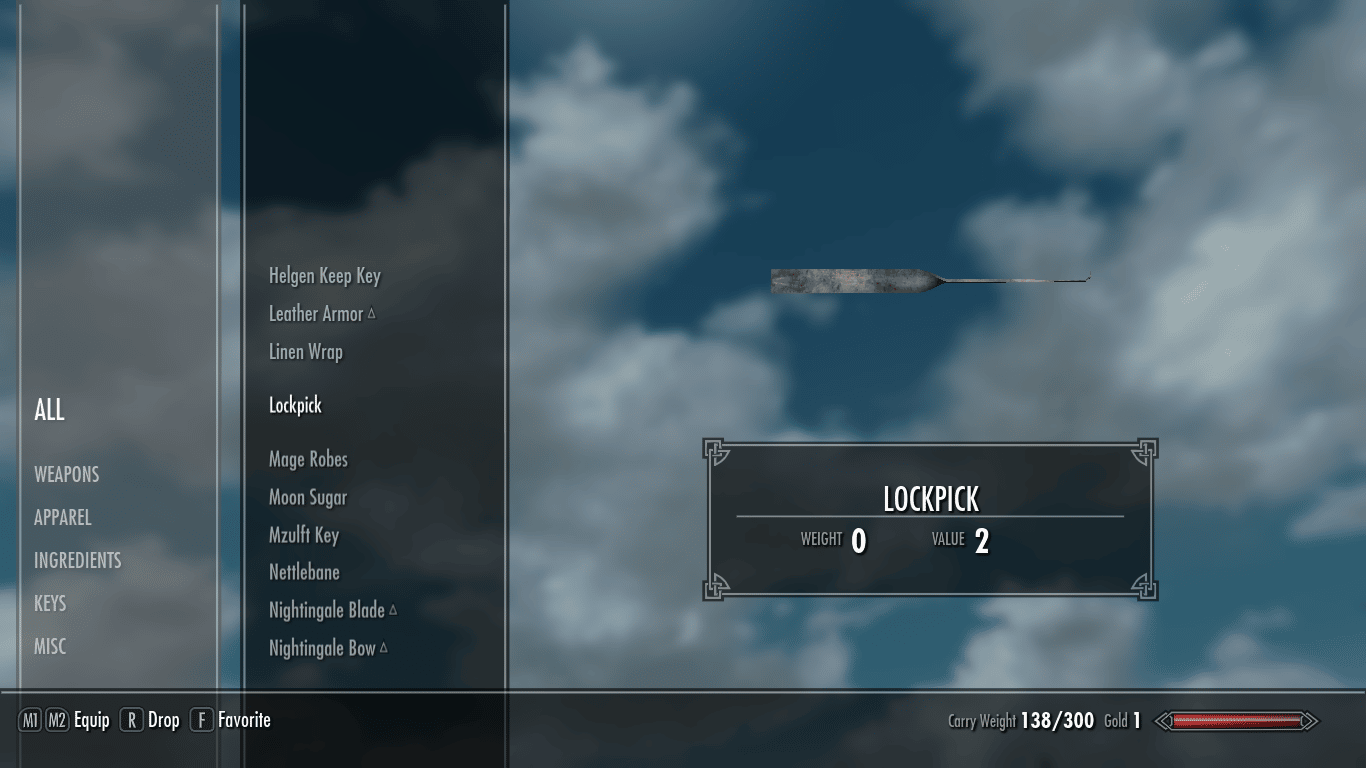Switch to the WEAPONS category
This screenshot has width=1366, height=768.
[x=67, y=474]
